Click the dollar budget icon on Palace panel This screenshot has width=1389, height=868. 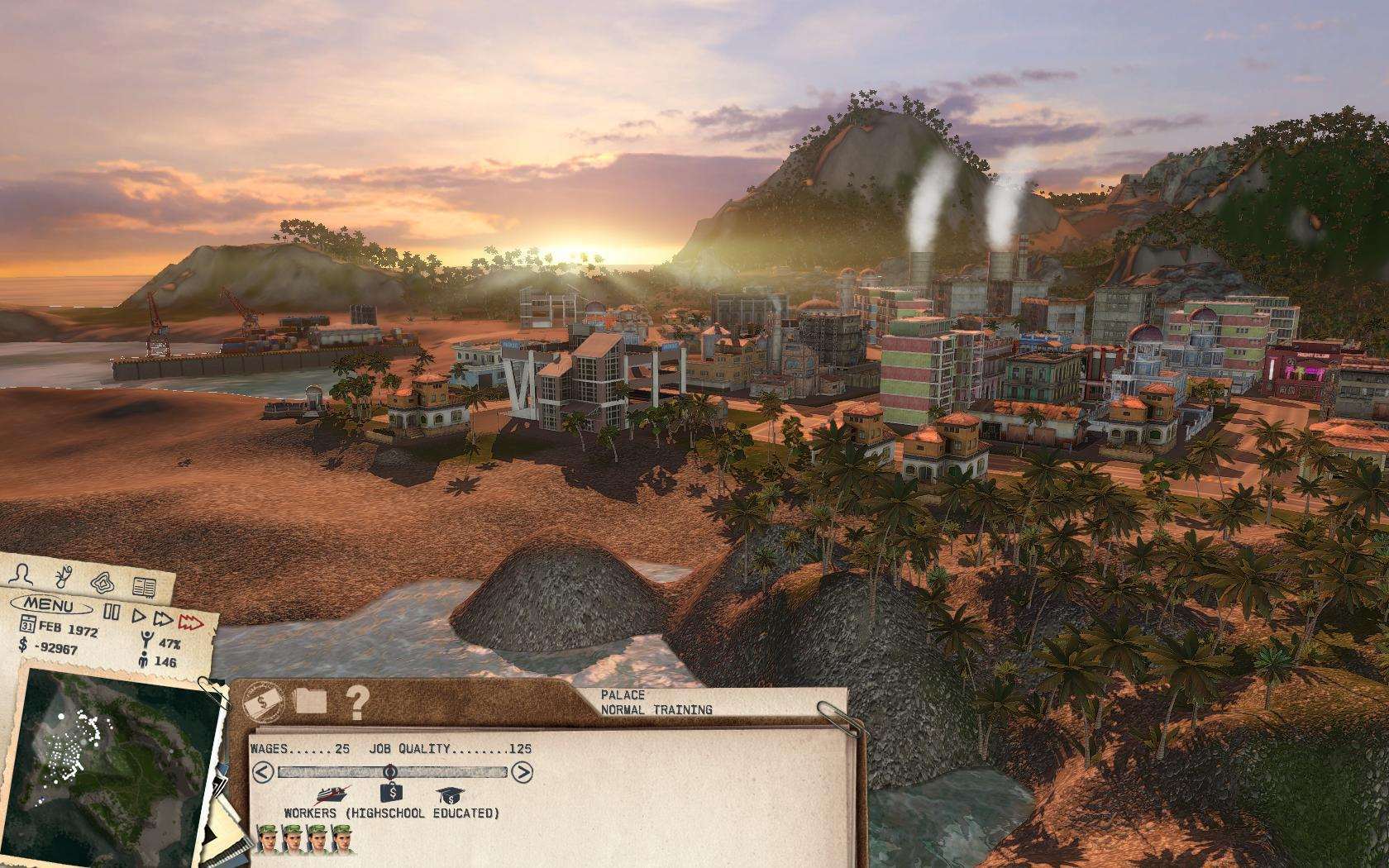click(x=262, y=702)
